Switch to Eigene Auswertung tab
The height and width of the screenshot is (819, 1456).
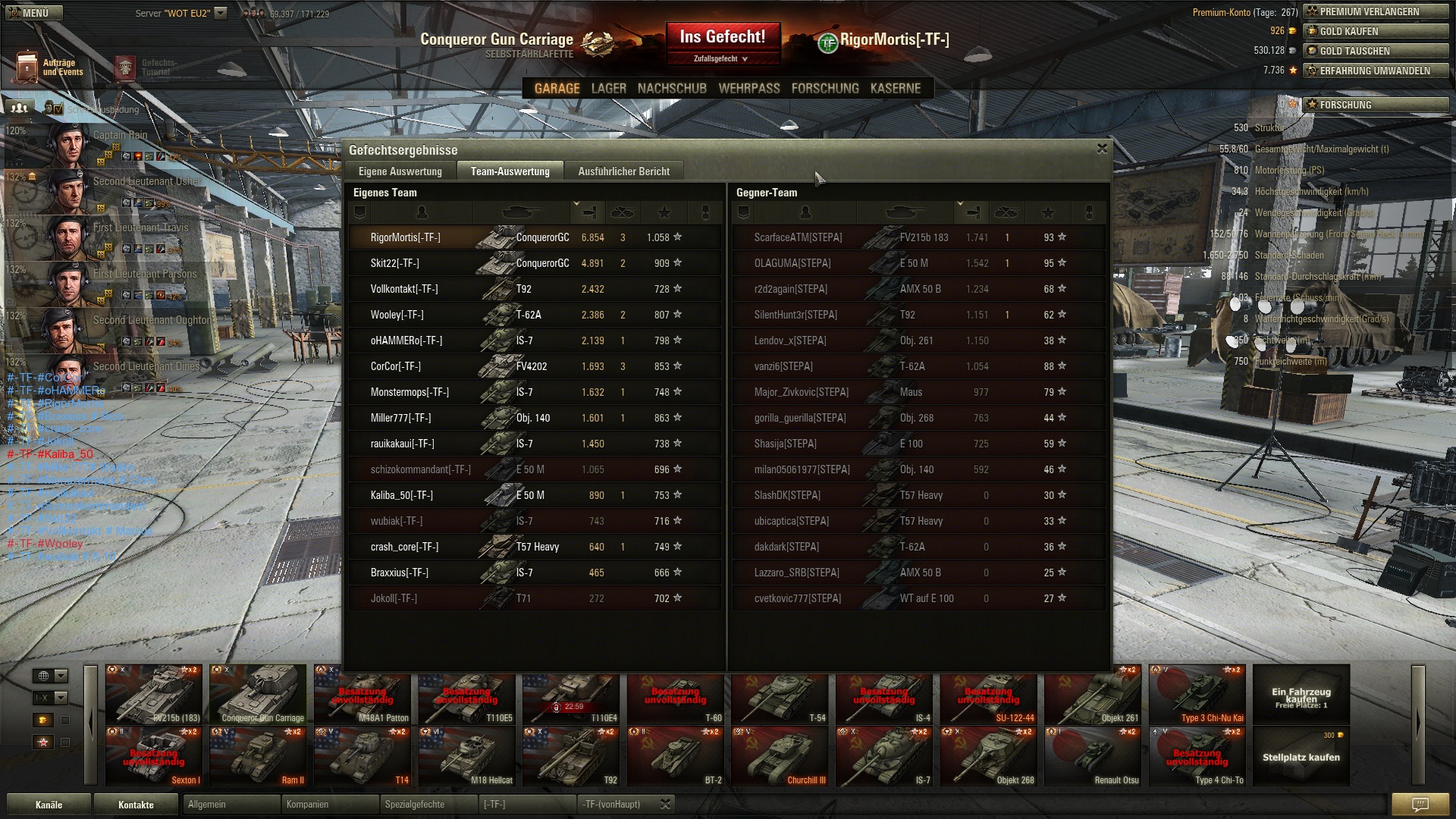coord(400,171)
